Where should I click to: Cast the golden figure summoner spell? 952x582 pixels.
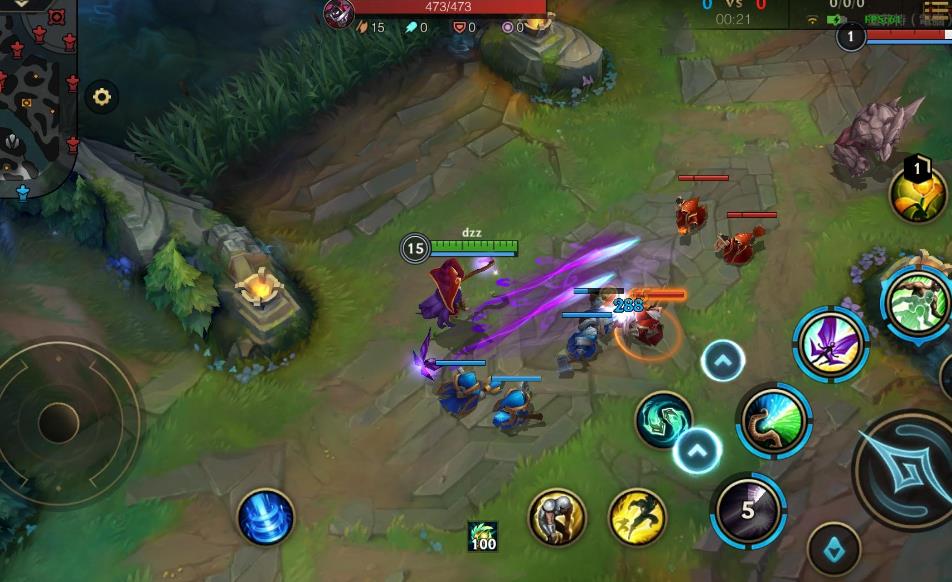point(557,516)
